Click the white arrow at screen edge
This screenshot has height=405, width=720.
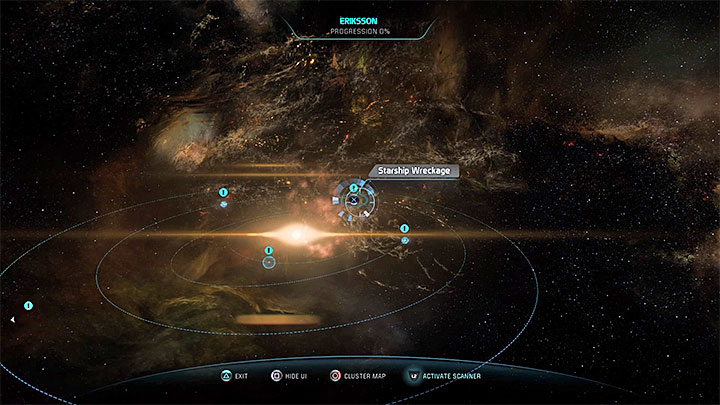(x=12, y=320)
